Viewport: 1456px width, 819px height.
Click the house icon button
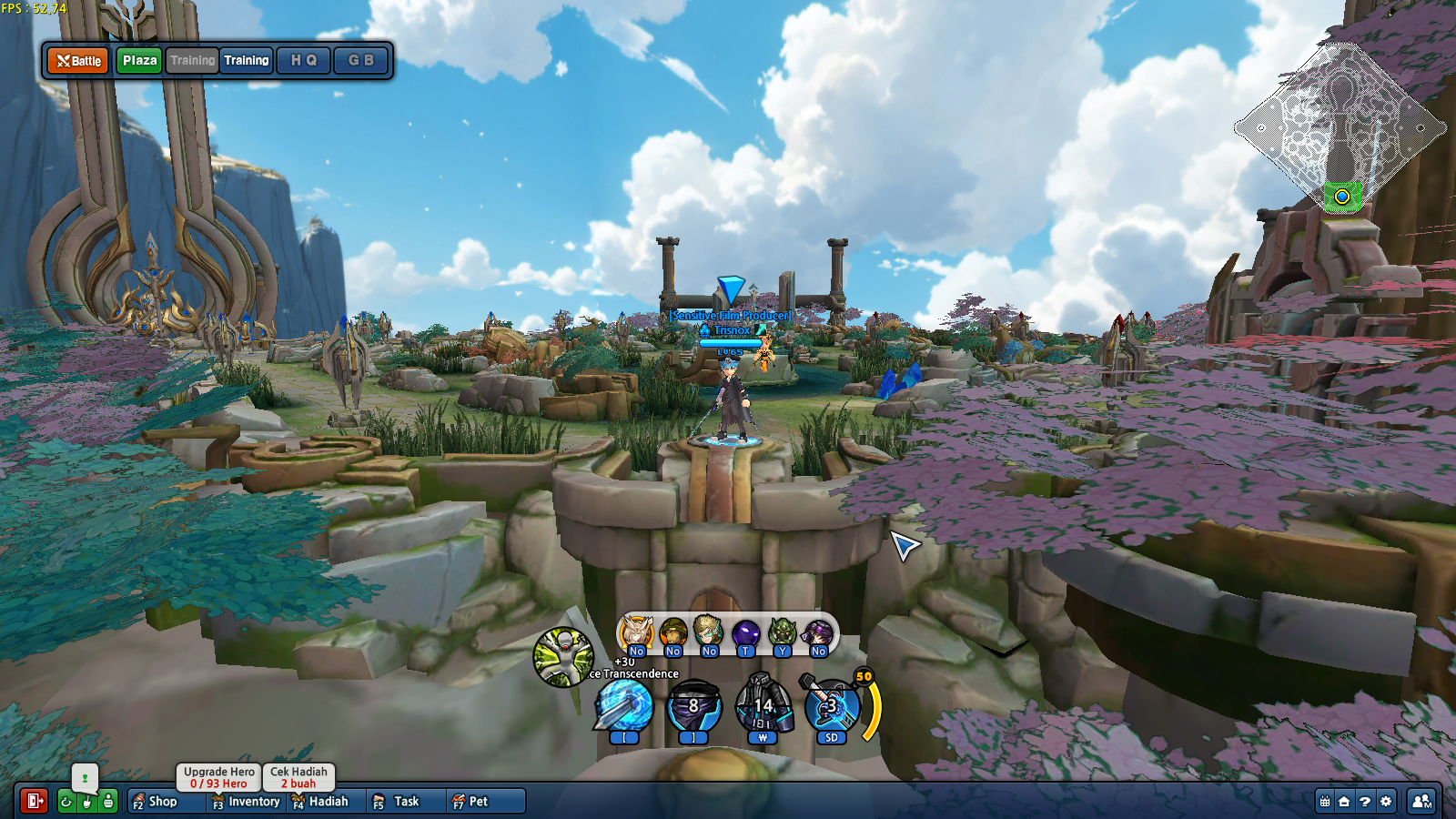tap(1344, 802)
